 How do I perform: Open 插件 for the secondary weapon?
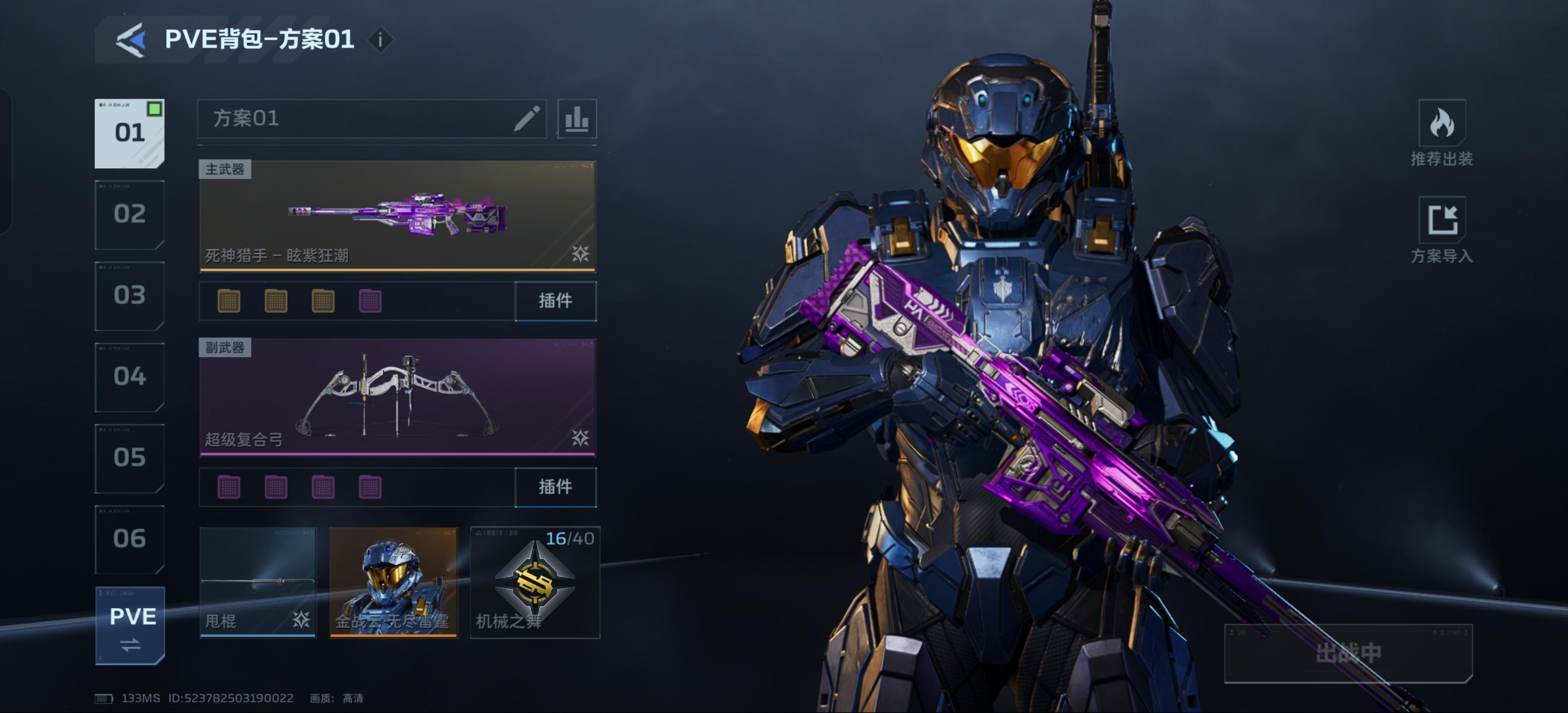coord(555,487)
